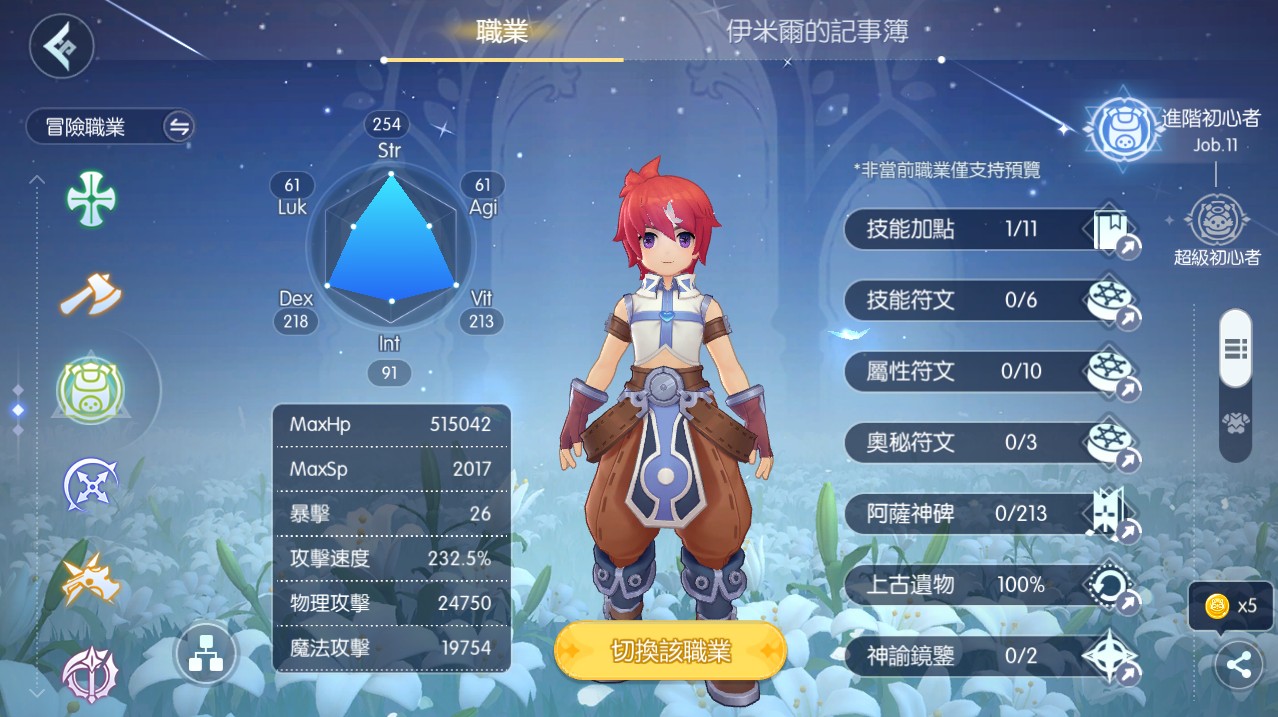
Task: Select the orange crossbow job icon
Action: point(91,579)
